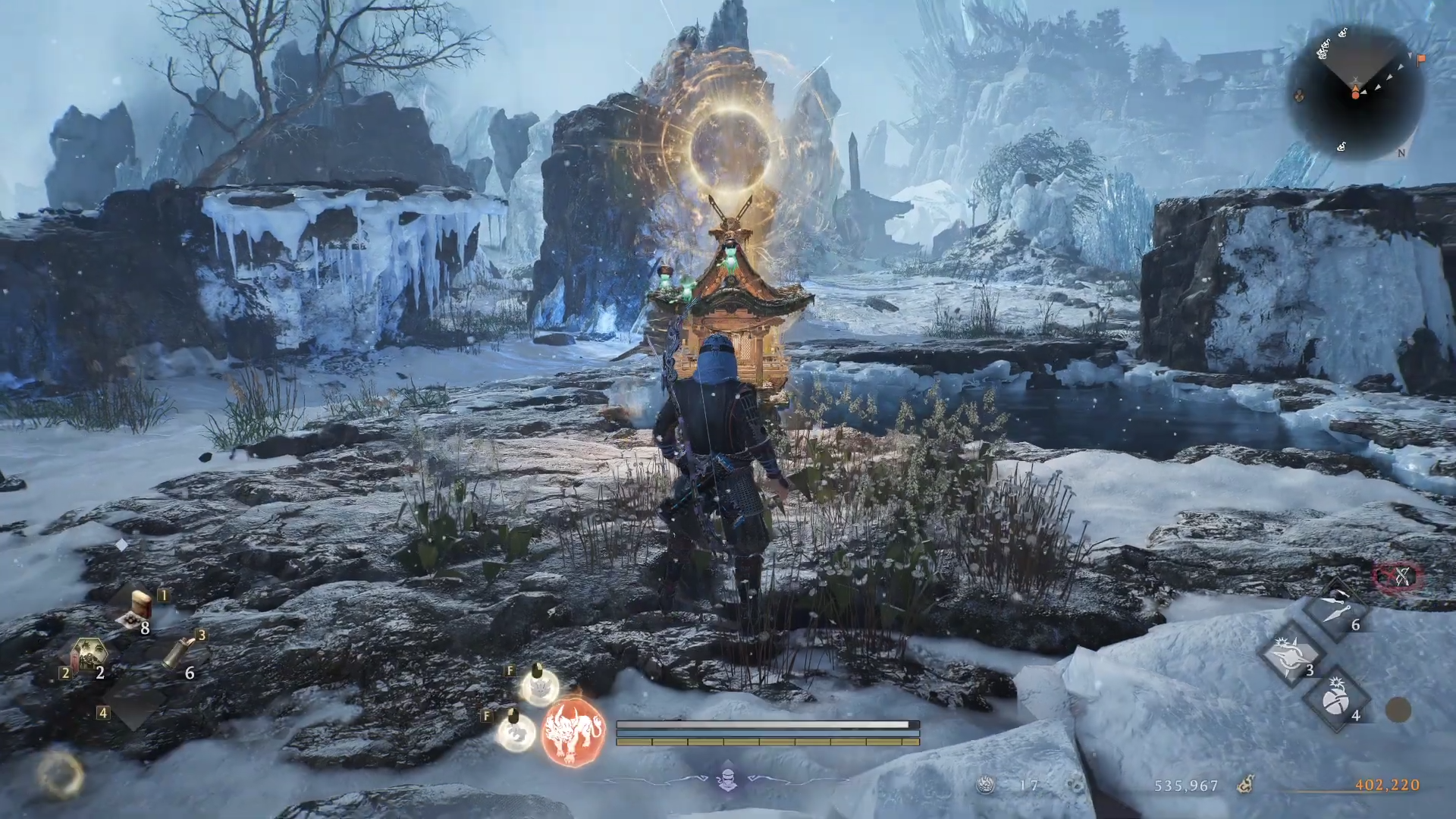The image size is (1456, 819).
Task: Trigger the lower white spirit skill orb
Action: coord(516,732)
